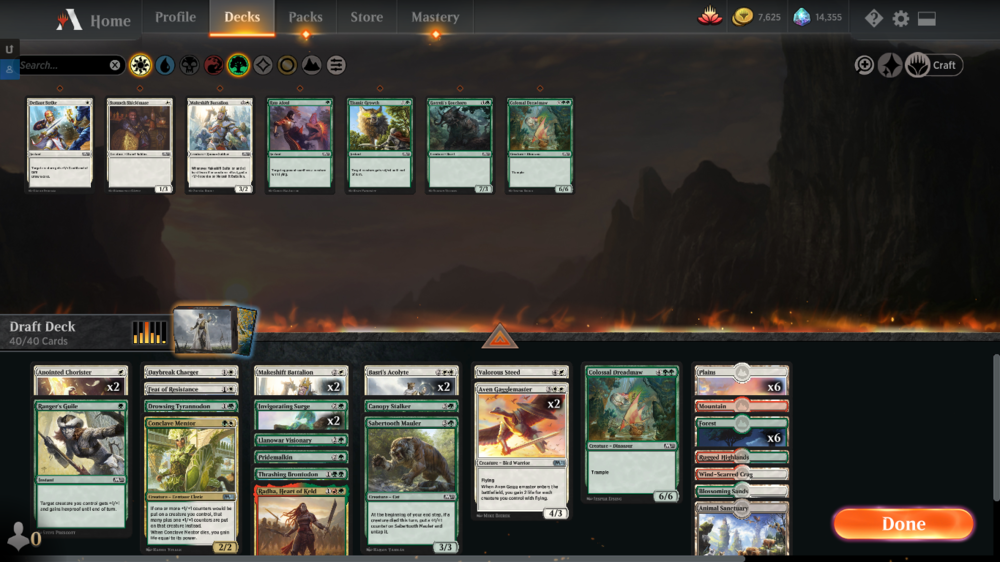Screen dimensions: 1000x562
Task: Switch to the Packs tab
Action: (305, 17)
